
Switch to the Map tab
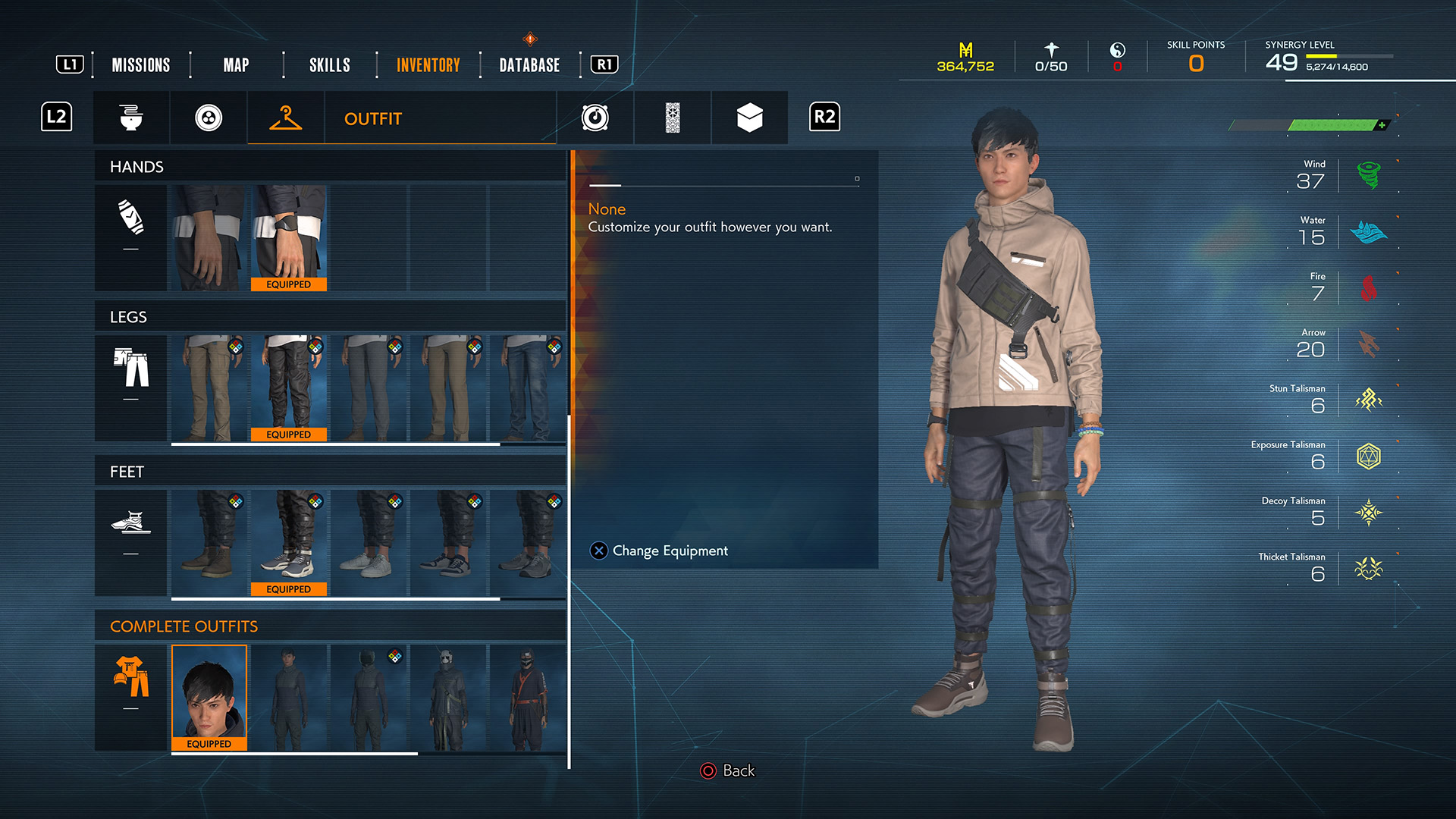236,65
